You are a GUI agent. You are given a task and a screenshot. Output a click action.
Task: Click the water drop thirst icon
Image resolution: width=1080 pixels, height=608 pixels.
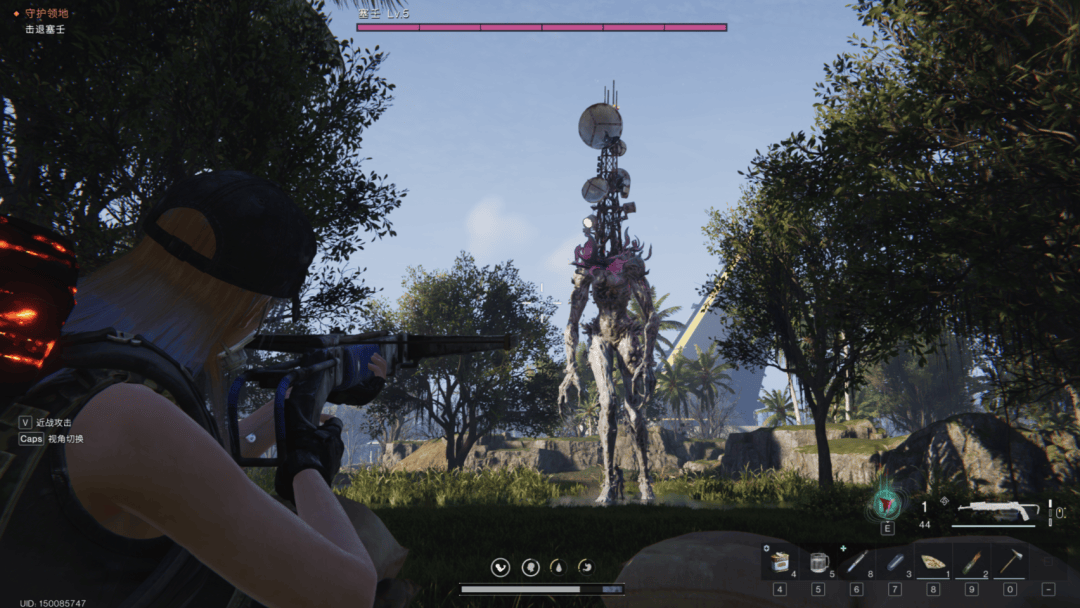558,568
